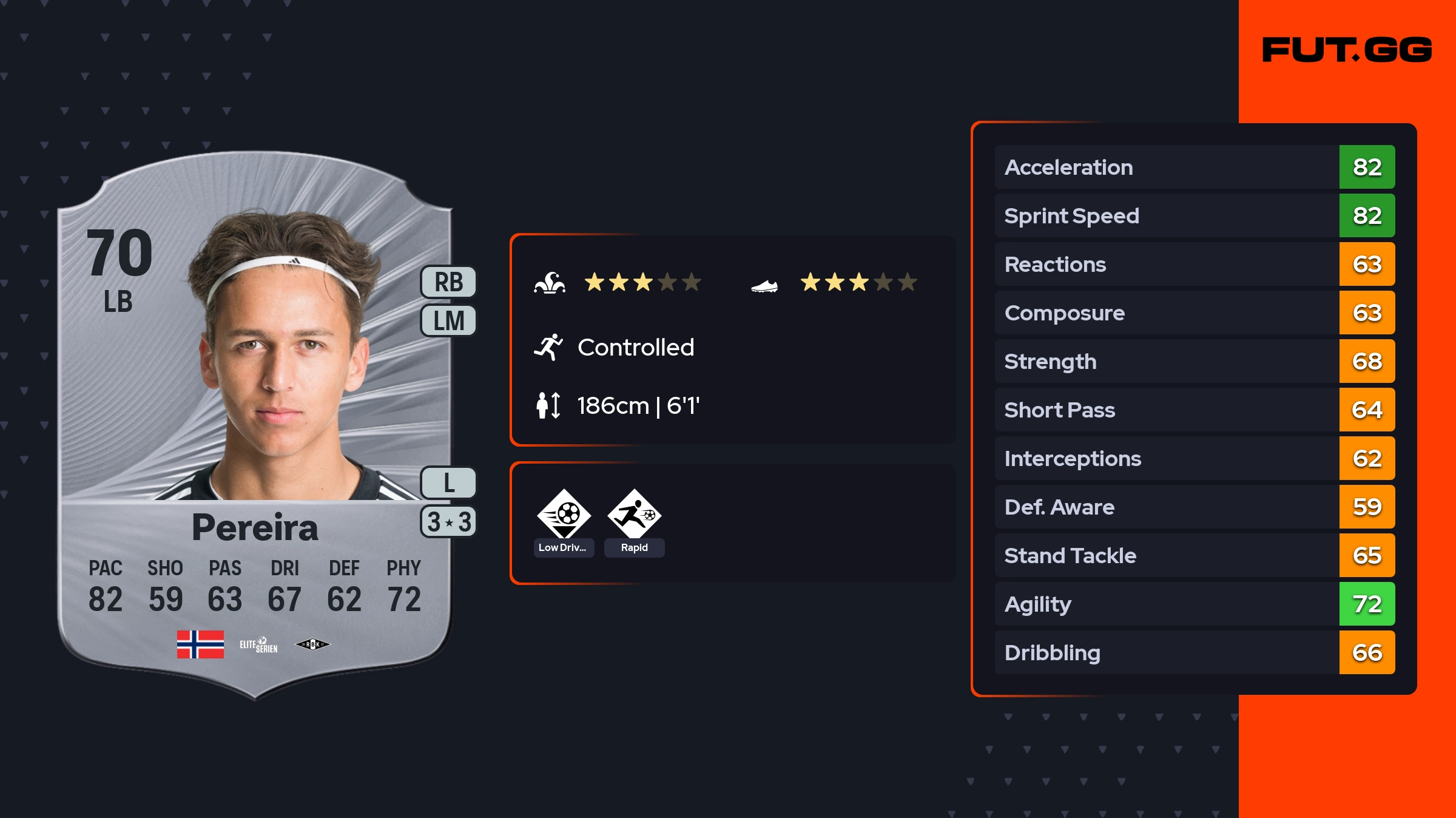The width and height of the screenshot is (1456, 818).
Task: Click the RB alternate position badge
Action: tap(449, 282)
